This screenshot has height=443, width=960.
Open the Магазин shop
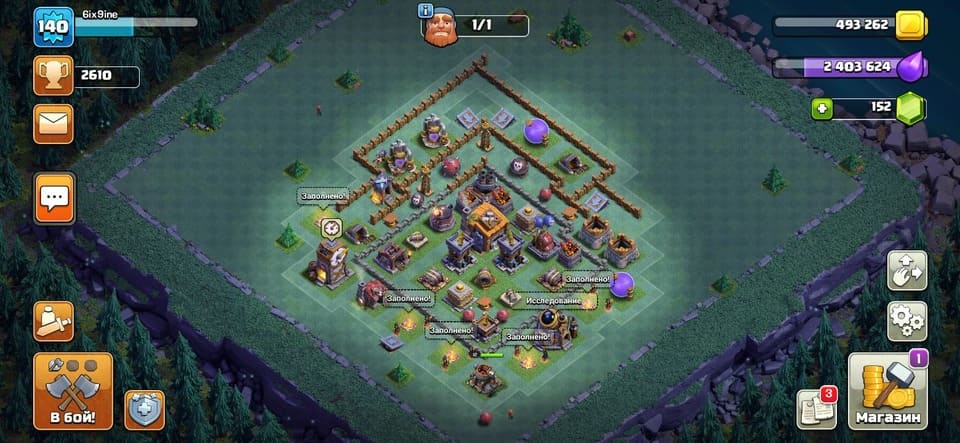point(888,390)
